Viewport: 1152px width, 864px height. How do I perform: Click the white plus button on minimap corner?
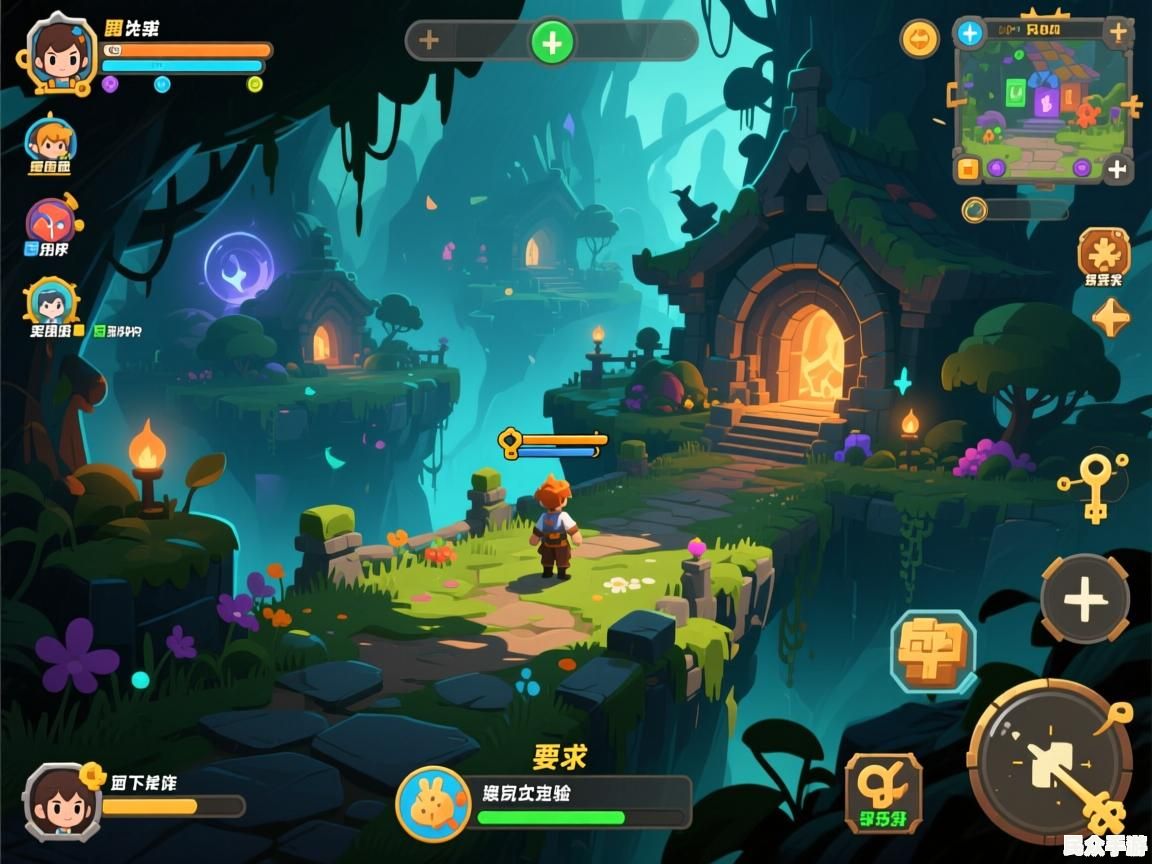click(1117, 169)
